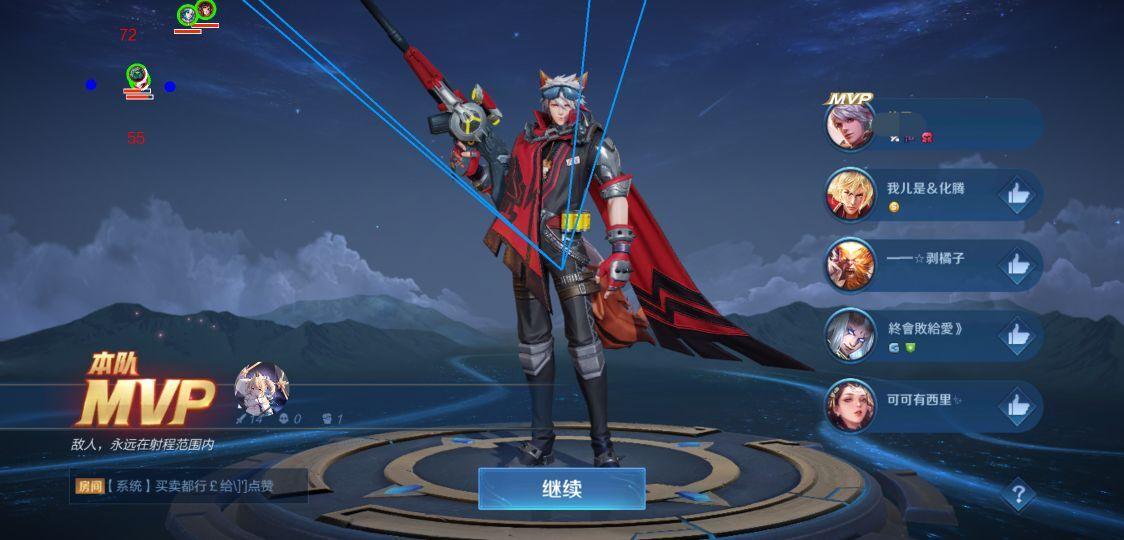Give a thumbs-up to 我儿是&化腾
The image size is (1124, 540).
click(1018, 195)
